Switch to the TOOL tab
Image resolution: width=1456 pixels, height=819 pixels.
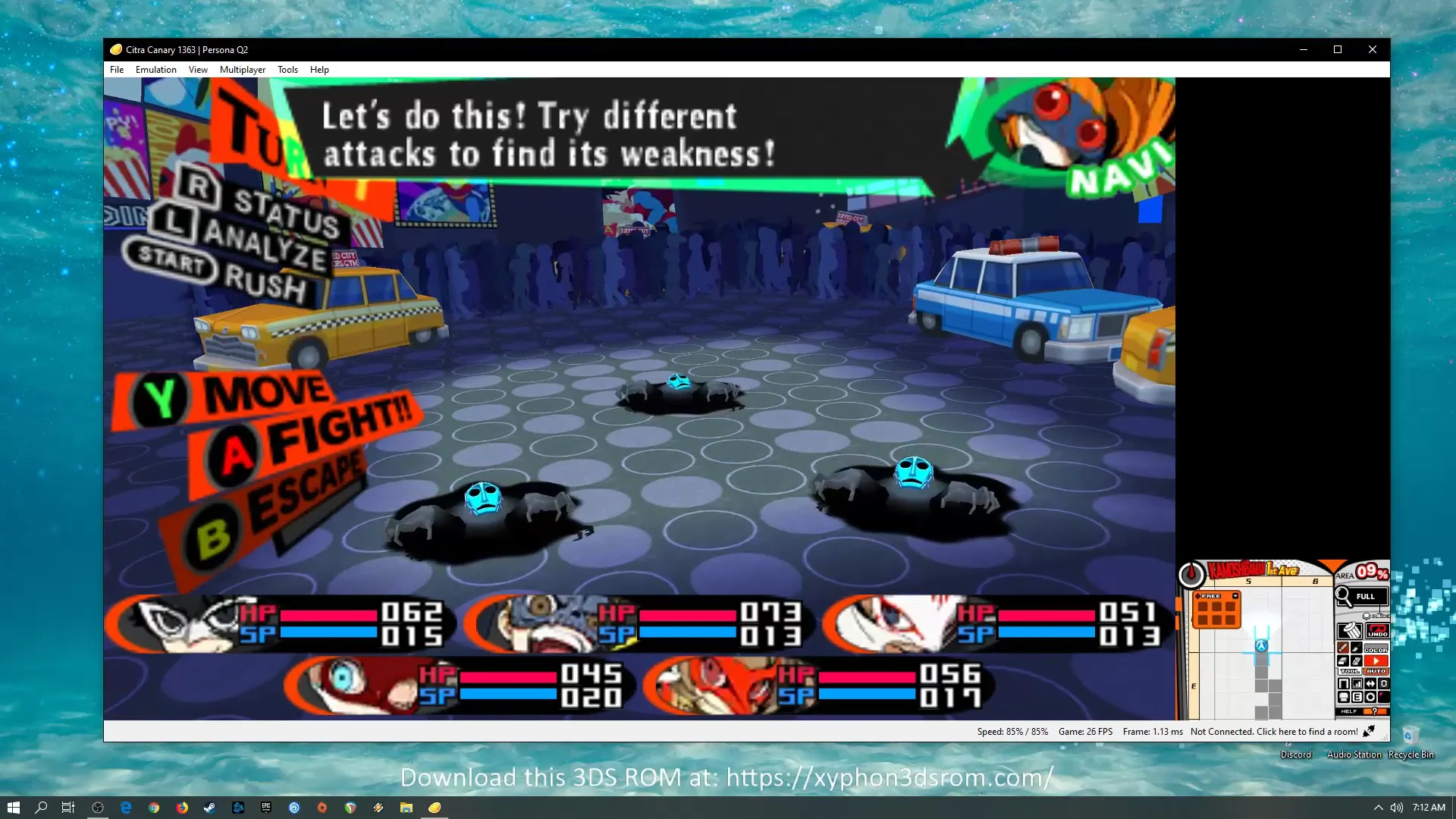[x=1349, y=671]
